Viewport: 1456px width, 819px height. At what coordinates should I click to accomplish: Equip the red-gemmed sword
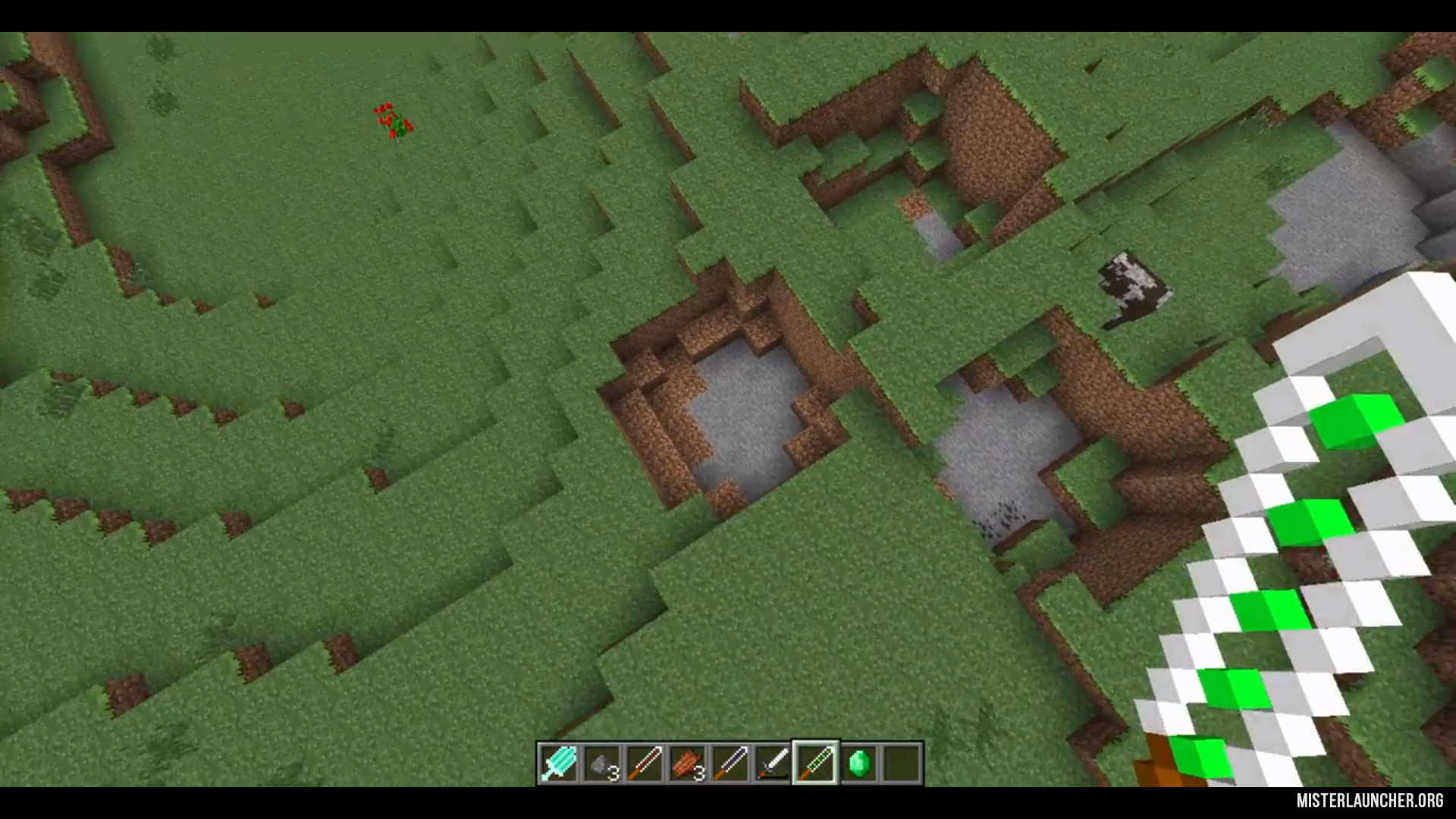645,763
